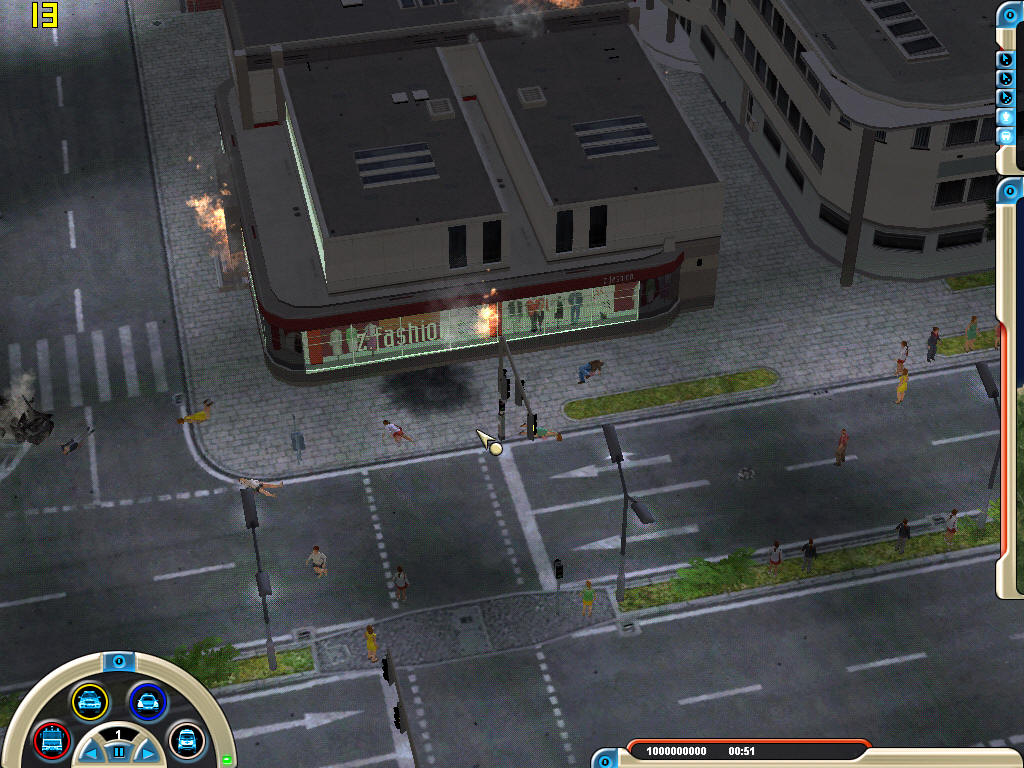This screenshot has height=768, width=1024.
Task: Decrease game speed with left arrow
Action: [90, 753]
